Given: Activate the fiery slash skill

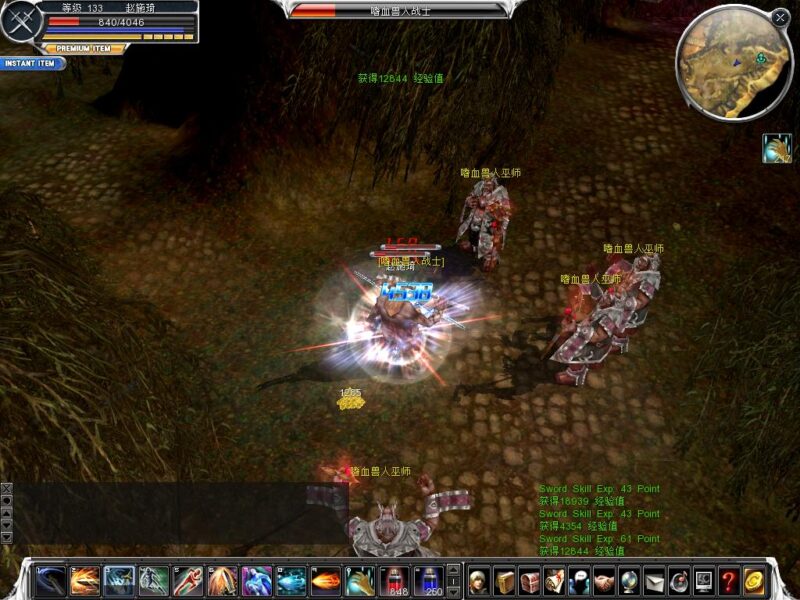Looking at the screenshot, I should tap(85, 580).
